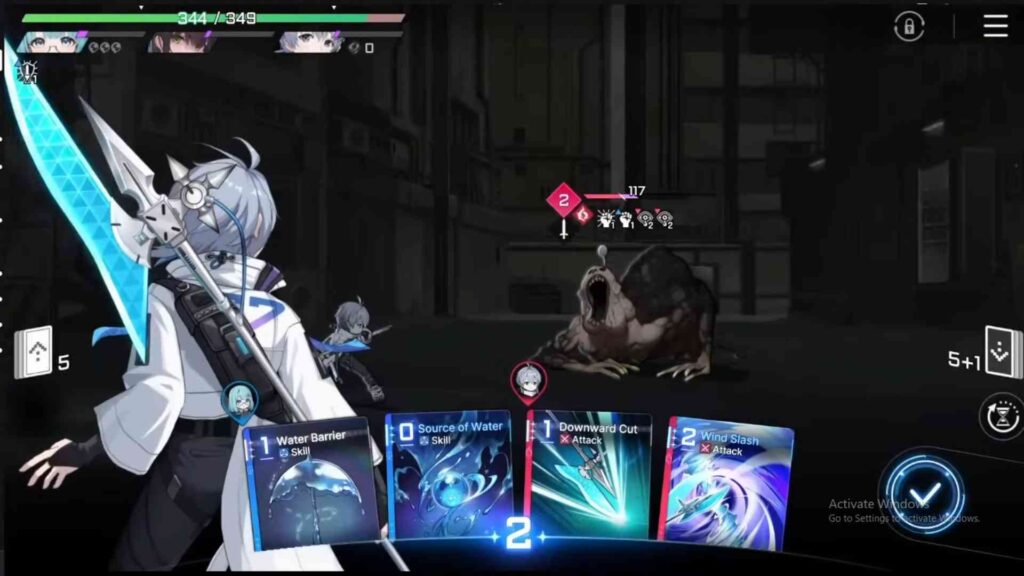
Task: Inspect the enemy's red diamond intent icon
Action: (x=563, y=201)
